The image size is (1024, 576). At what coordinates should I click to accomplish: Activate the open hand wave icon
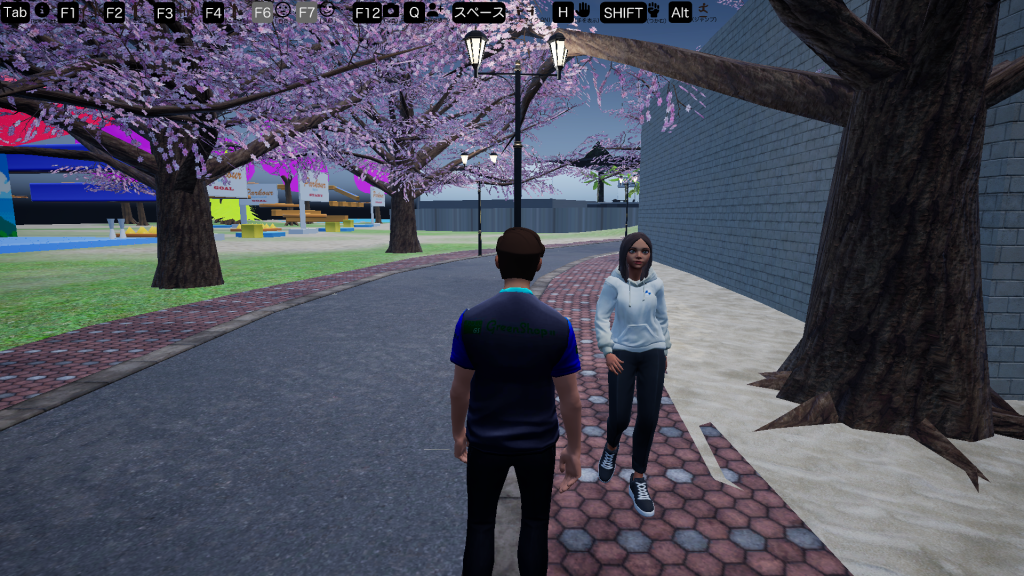pos(583,11)
